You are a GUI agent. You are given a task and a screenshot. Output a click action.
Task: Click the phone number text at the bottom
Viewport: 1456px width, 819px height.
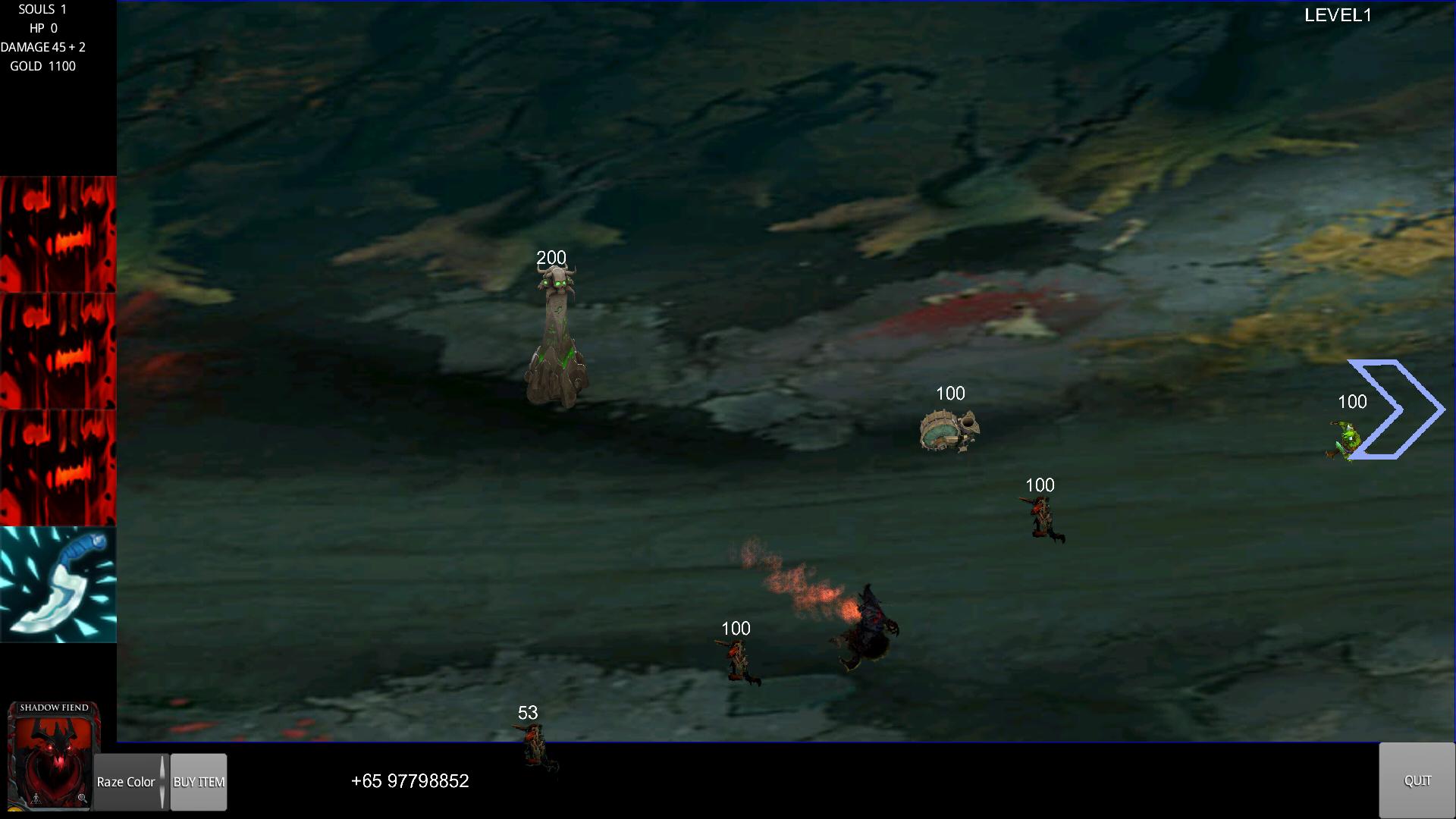pyautogui.click(x=410, y=780)
